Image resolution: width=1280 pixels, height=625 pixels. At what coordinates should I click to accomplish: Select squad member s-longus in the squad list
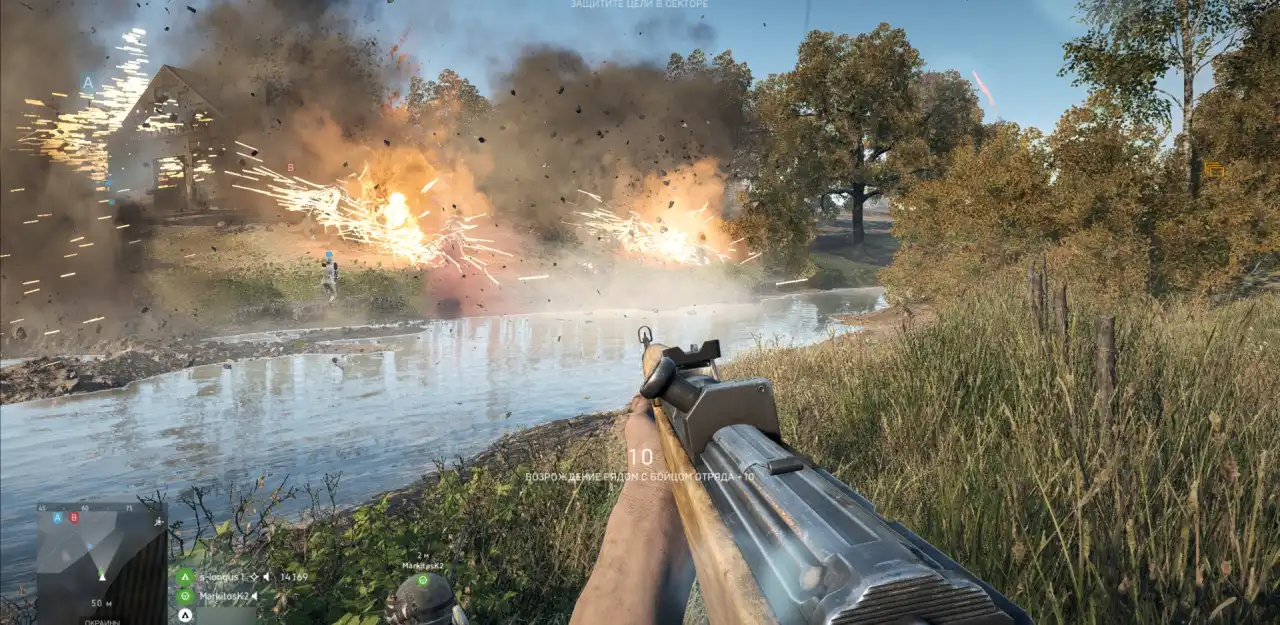[x=221, y=577]
